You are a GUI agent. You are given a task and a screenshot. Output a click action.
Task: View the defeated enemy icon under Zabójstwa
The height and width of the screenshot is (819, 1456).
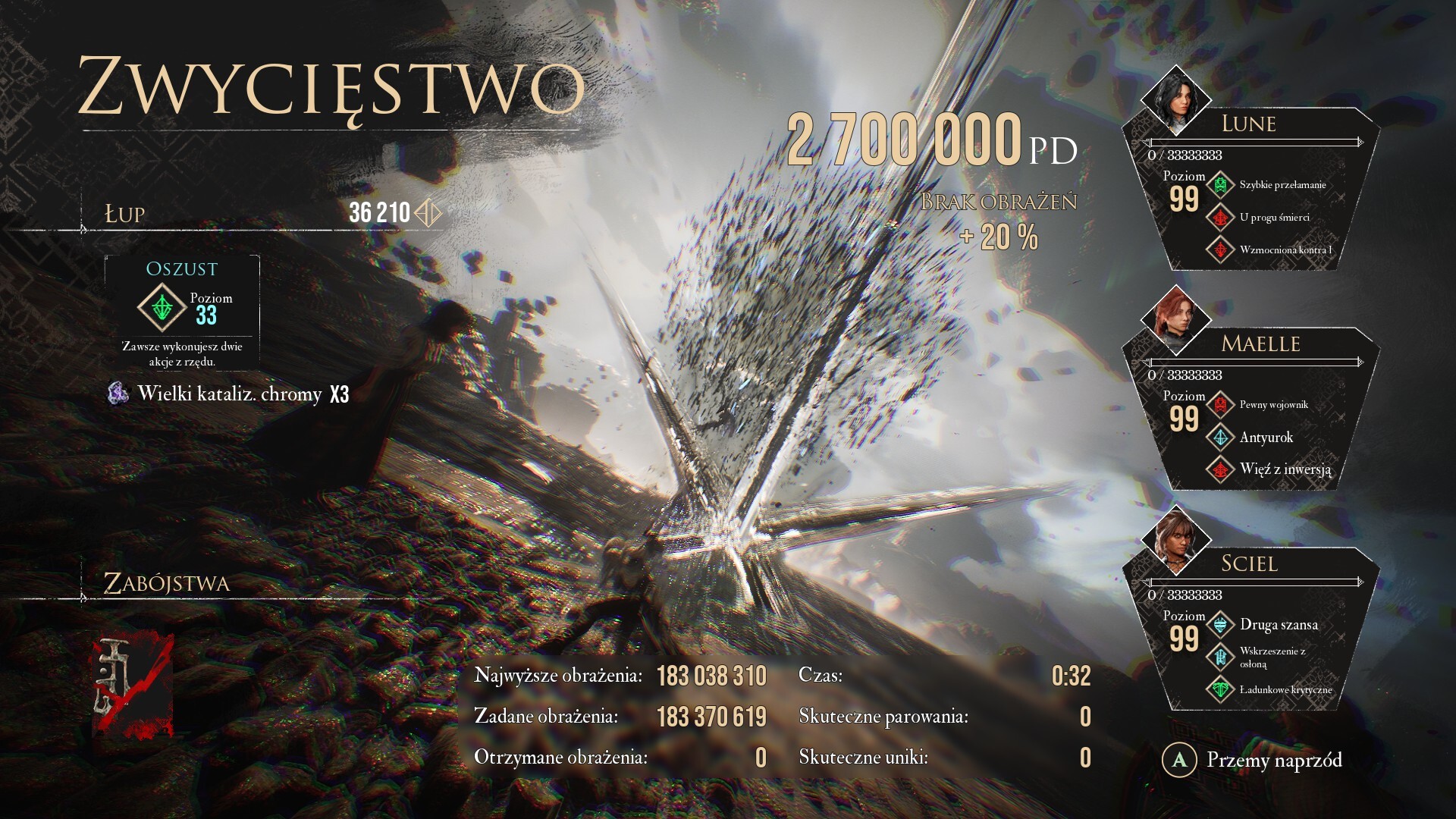(x=133, y=686)
